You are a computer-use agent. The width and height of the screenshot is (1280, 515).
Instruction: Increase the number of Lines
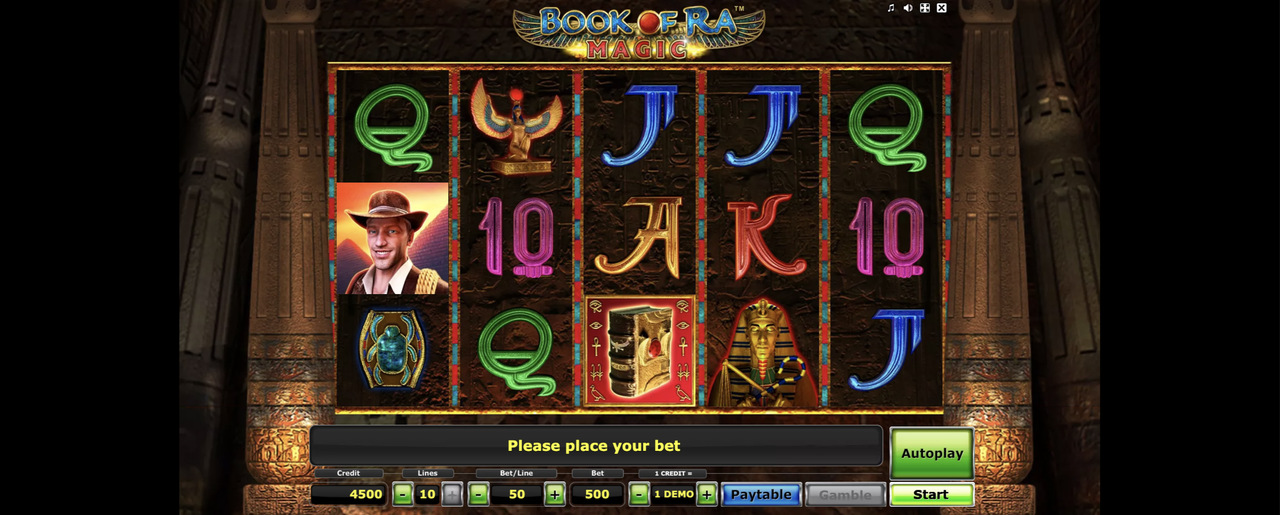click(x=452, y=494)
